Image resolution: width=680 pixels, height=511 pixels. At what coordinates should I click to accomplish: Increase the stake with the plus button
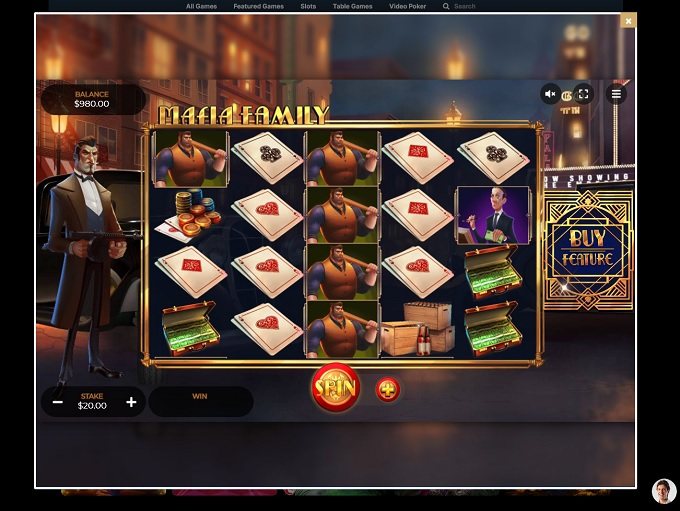(131, 402)
